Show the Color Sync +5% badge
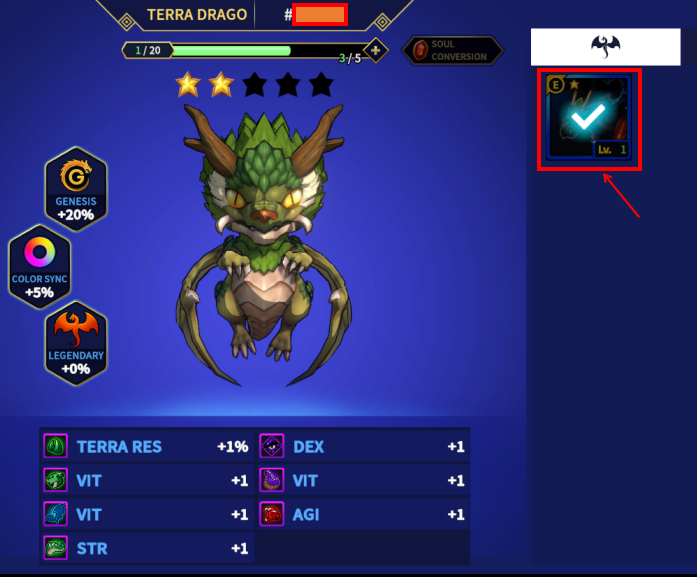 (40, 265)
